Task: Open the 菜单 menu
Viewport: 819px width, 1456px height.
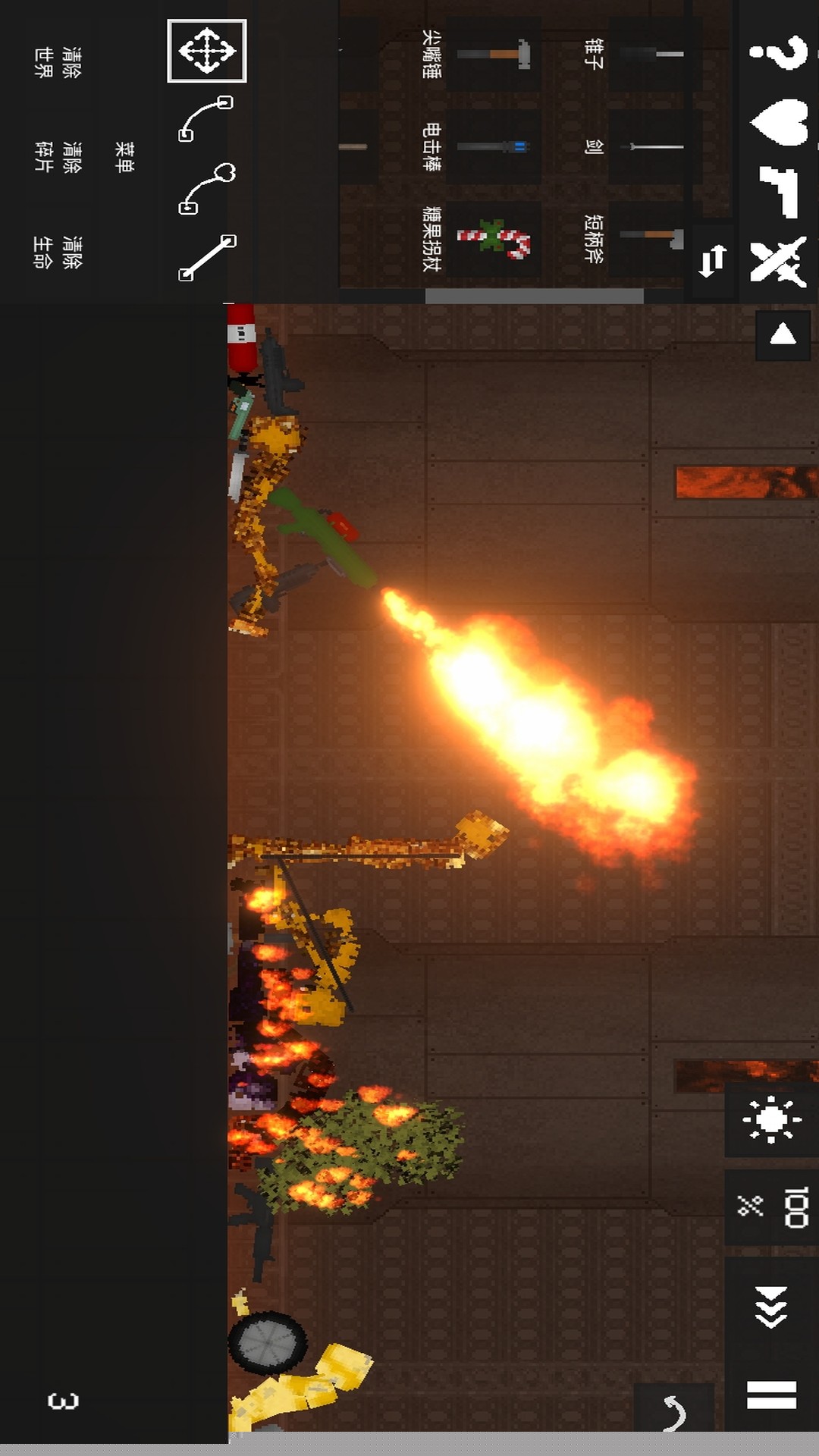Action: (124, 156)
